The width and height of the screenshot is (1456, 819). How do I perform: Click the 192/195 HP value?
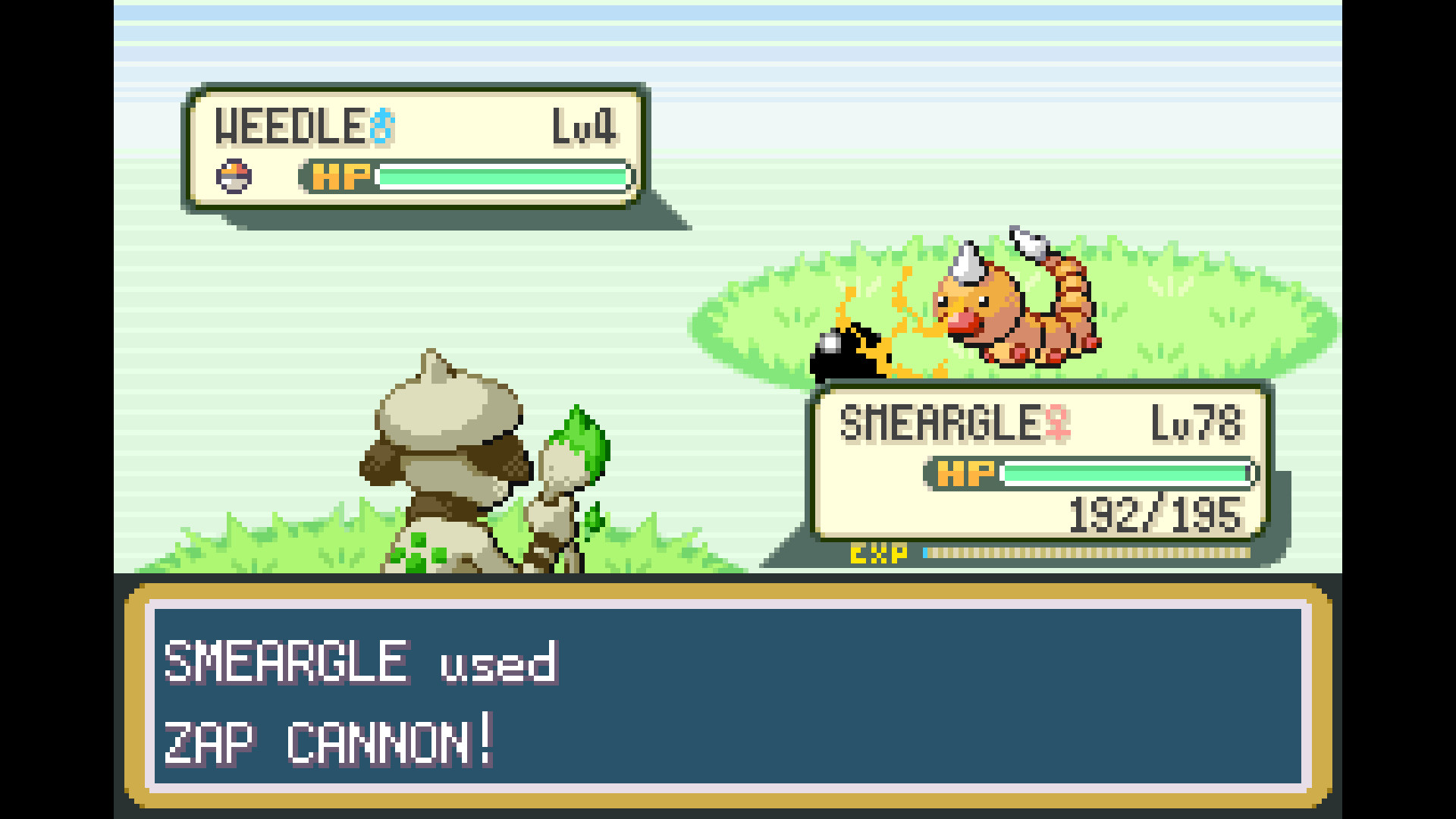tap(1153, 518)
